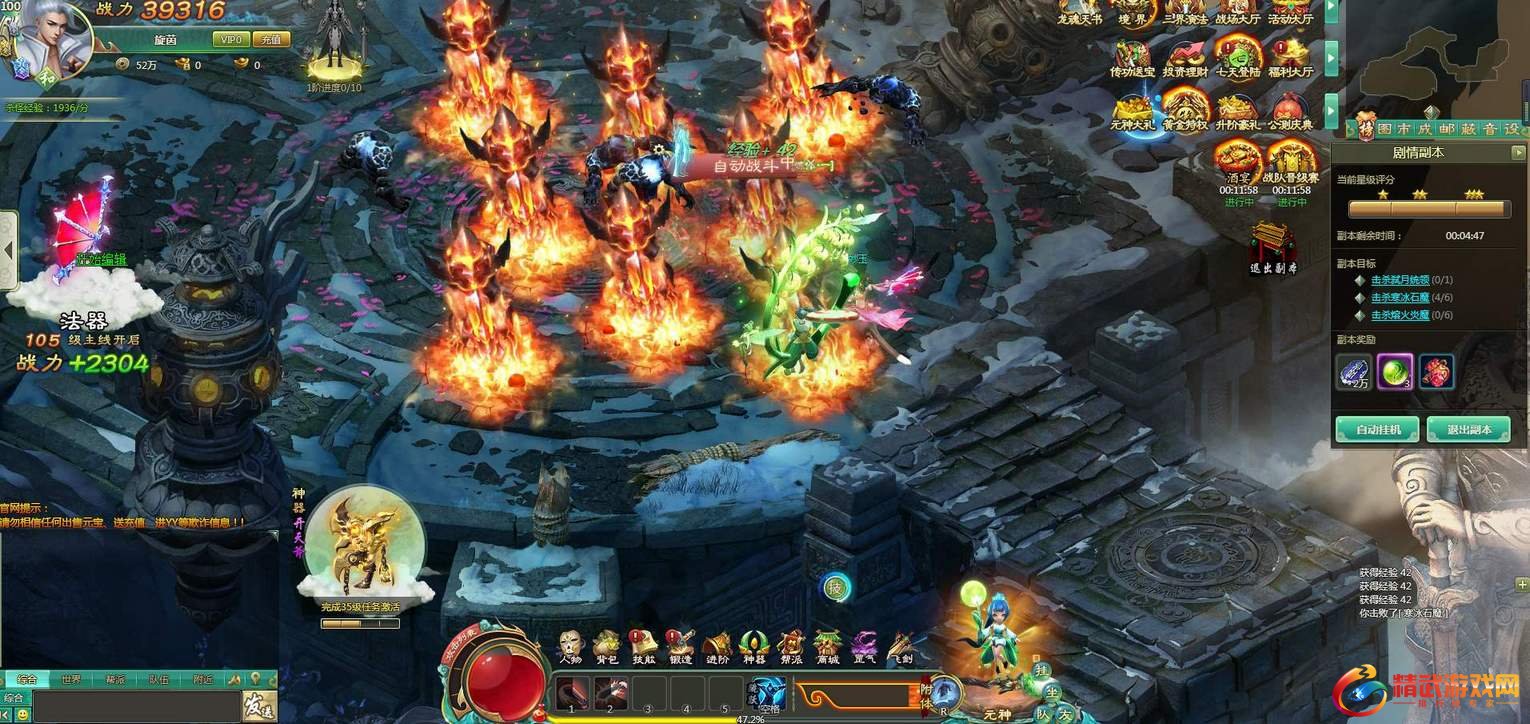Screen dimensions: 1530x724
Task: Switch to the 世界 chat tab
Action: (x=70, y=680)
